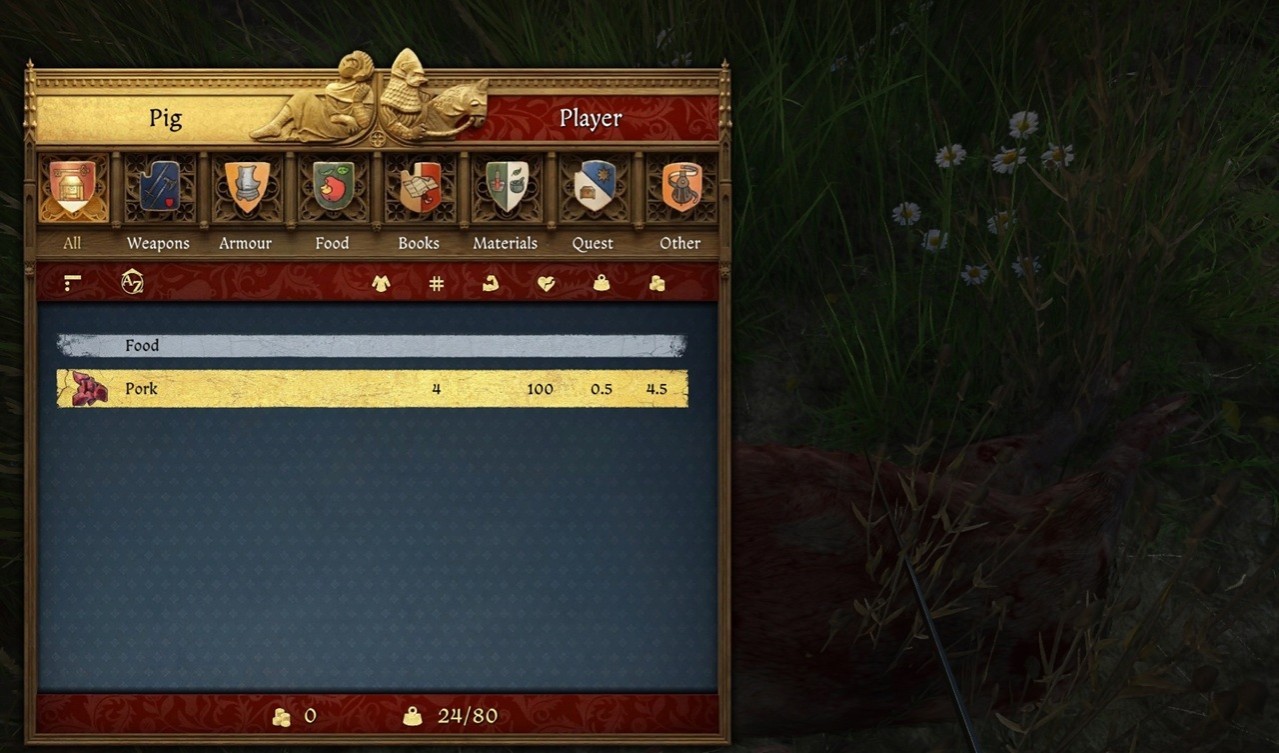
Task: Sort by the weight column icon
Action: tap(601, 284)
